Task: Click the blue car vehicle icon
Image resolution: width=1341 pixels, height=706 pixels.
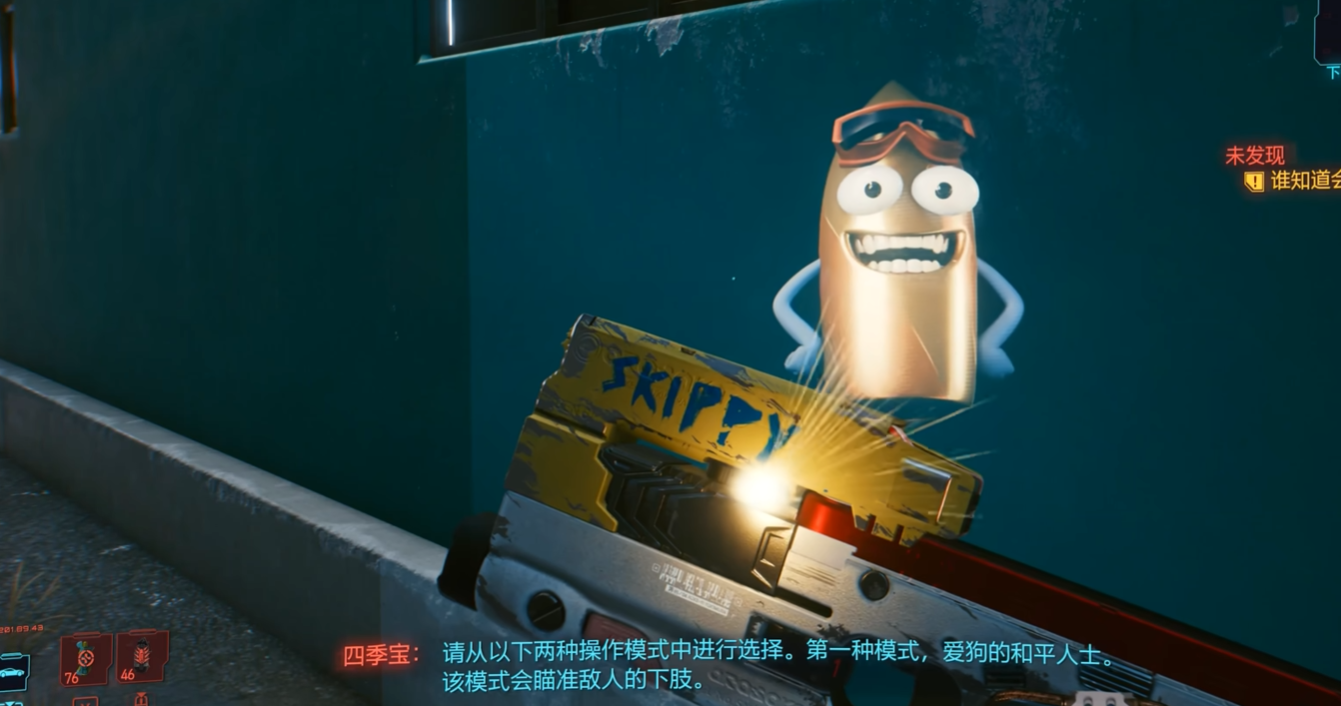Action: coord(13,672)
